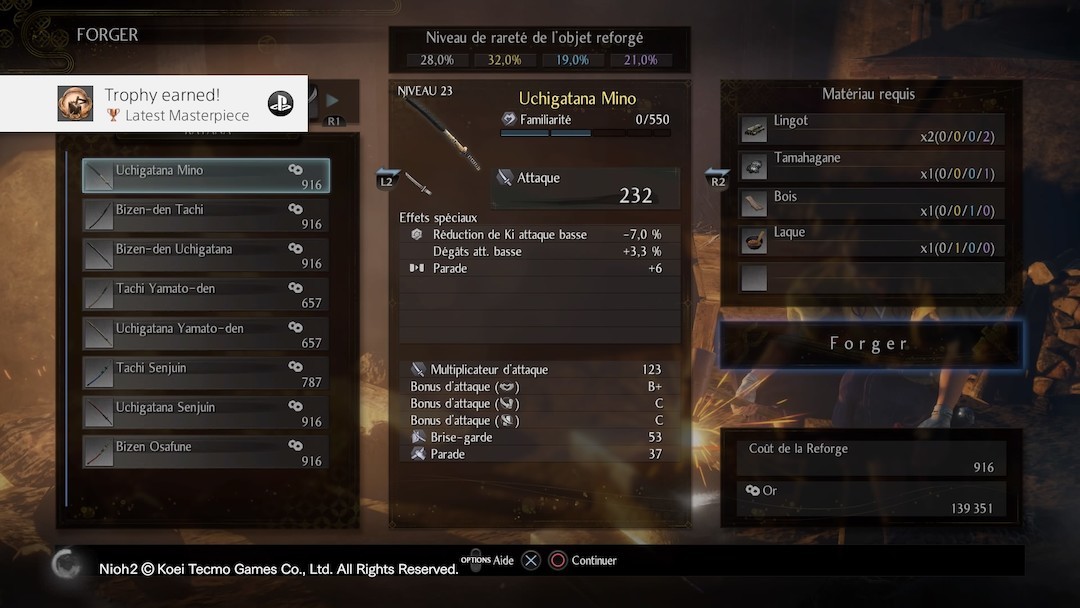Select Uchigatana Yamato-den from the list
1080x608 pixels.
(x=205, y=334)
